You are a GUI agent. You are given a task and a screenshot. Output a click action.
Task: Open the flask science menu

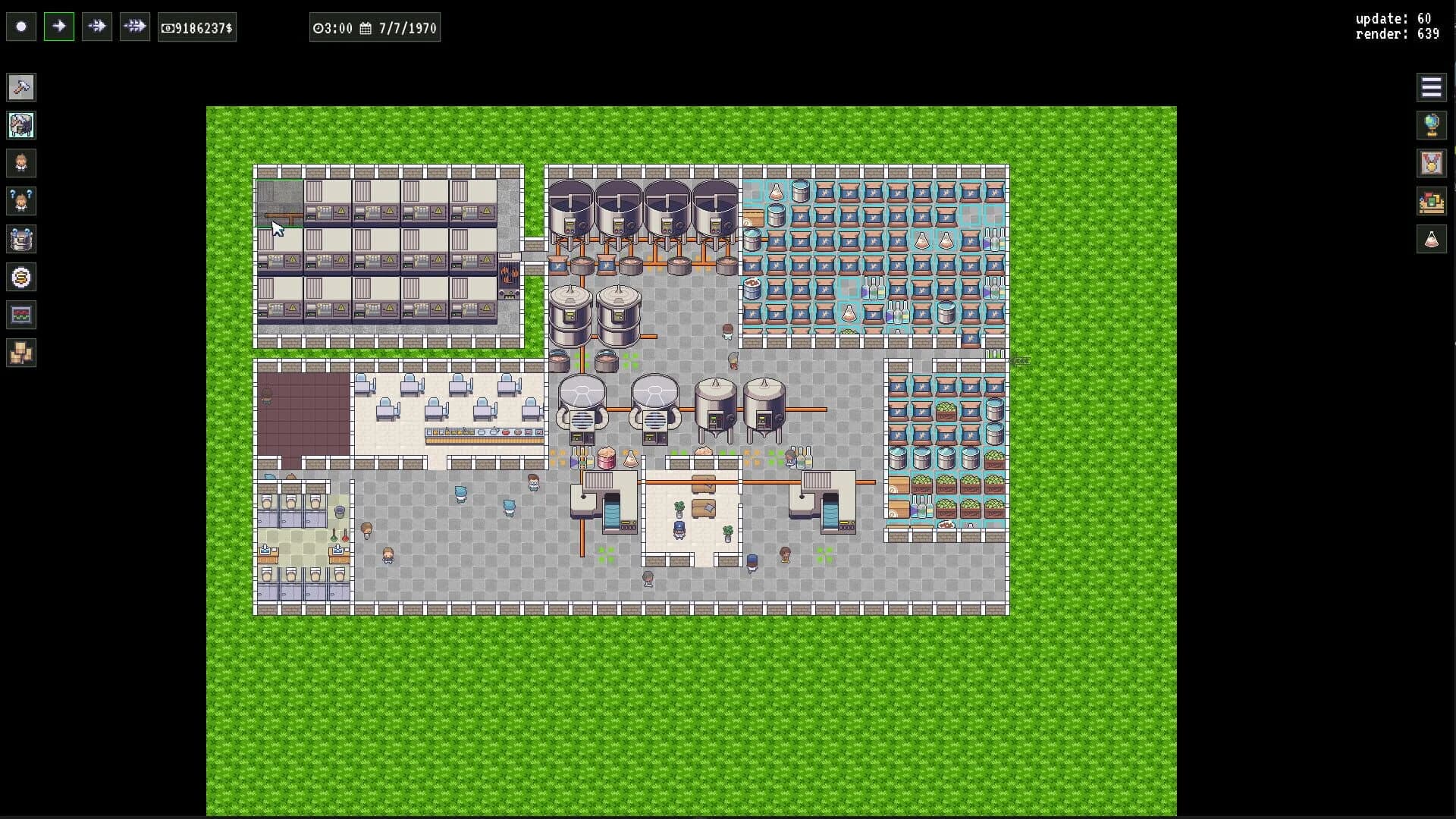(1432, 240)
